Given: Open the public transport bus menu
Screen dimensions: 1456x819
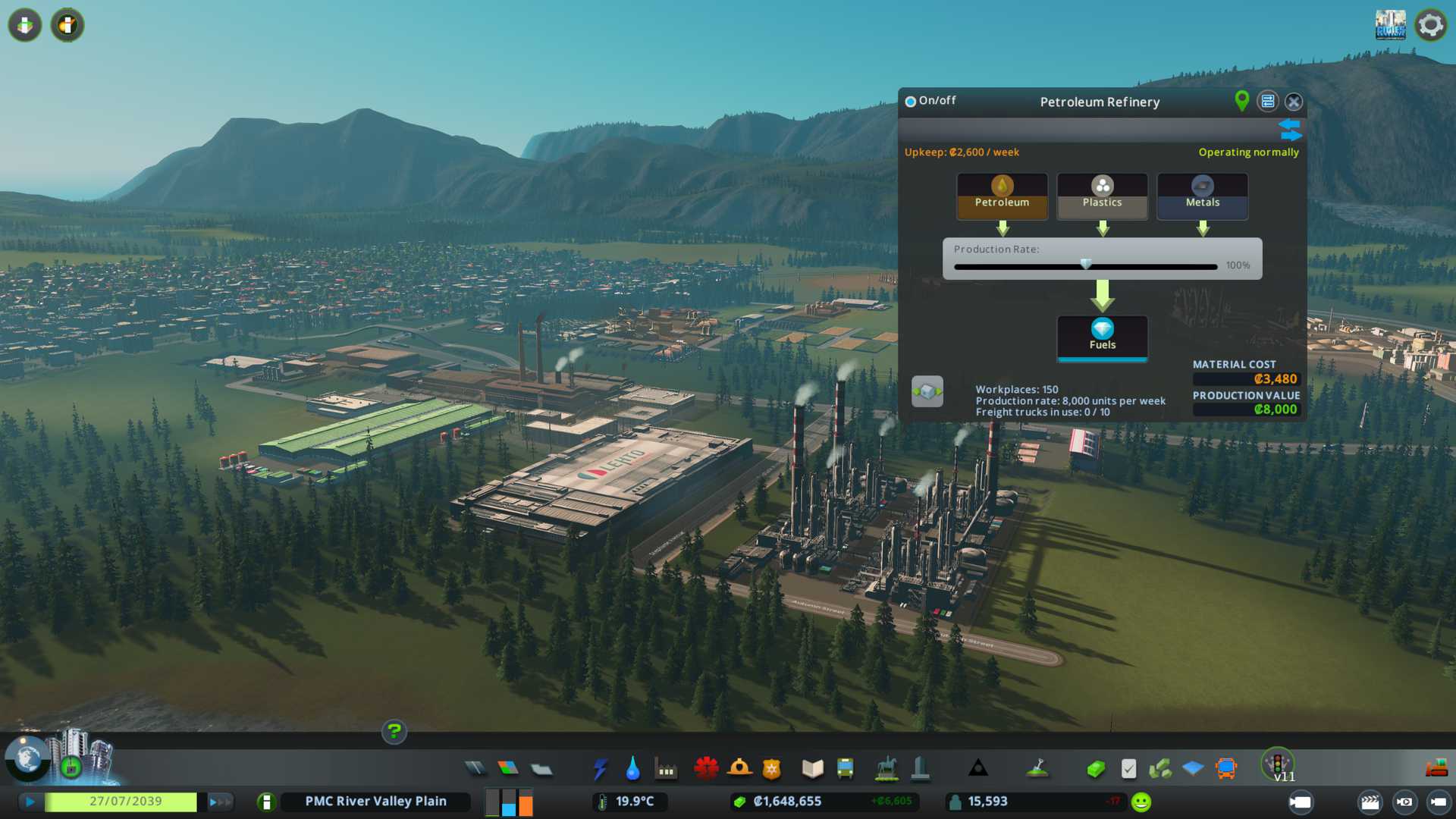Looking at the screenshot, I should tap(845, 769).
